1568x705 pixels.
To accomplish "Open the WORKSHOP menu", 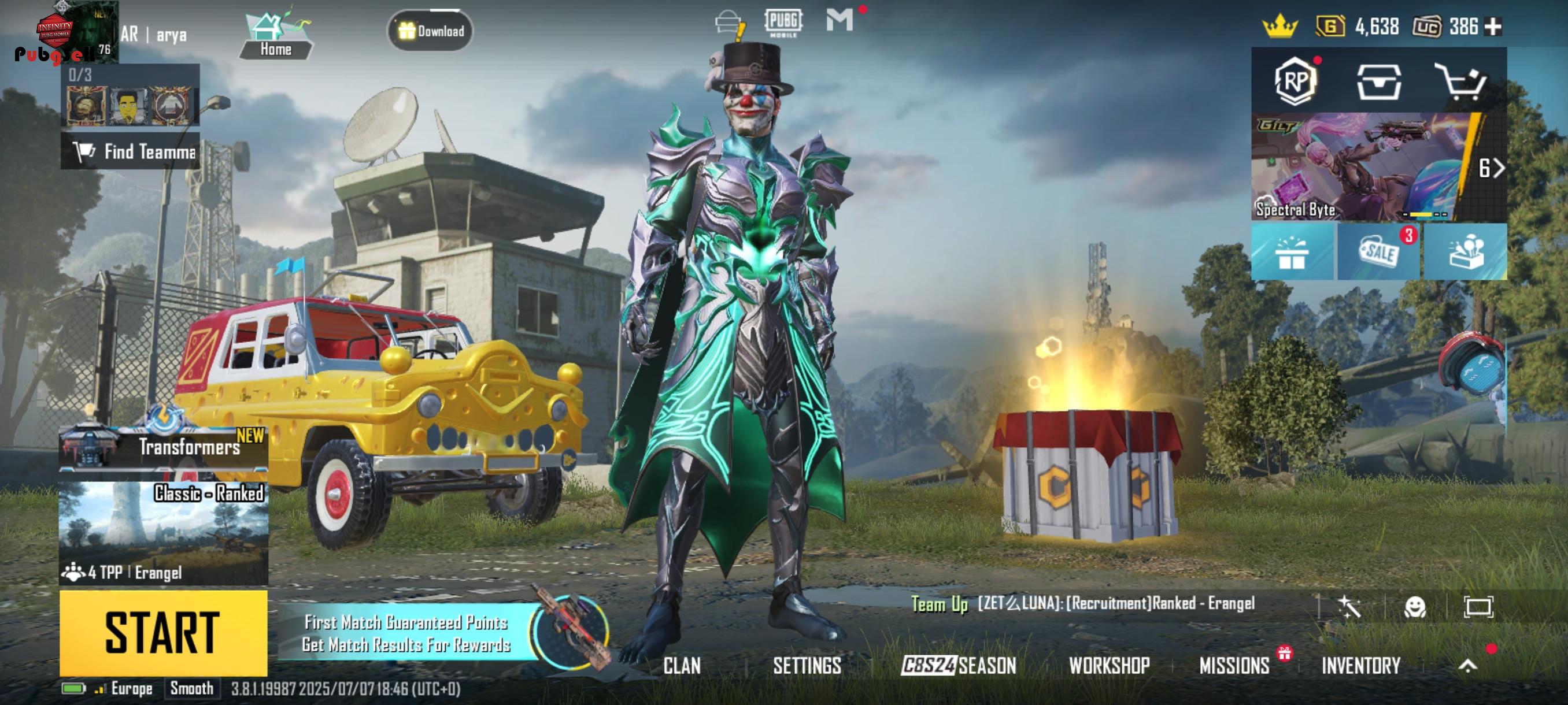I will coord(1109,666).
